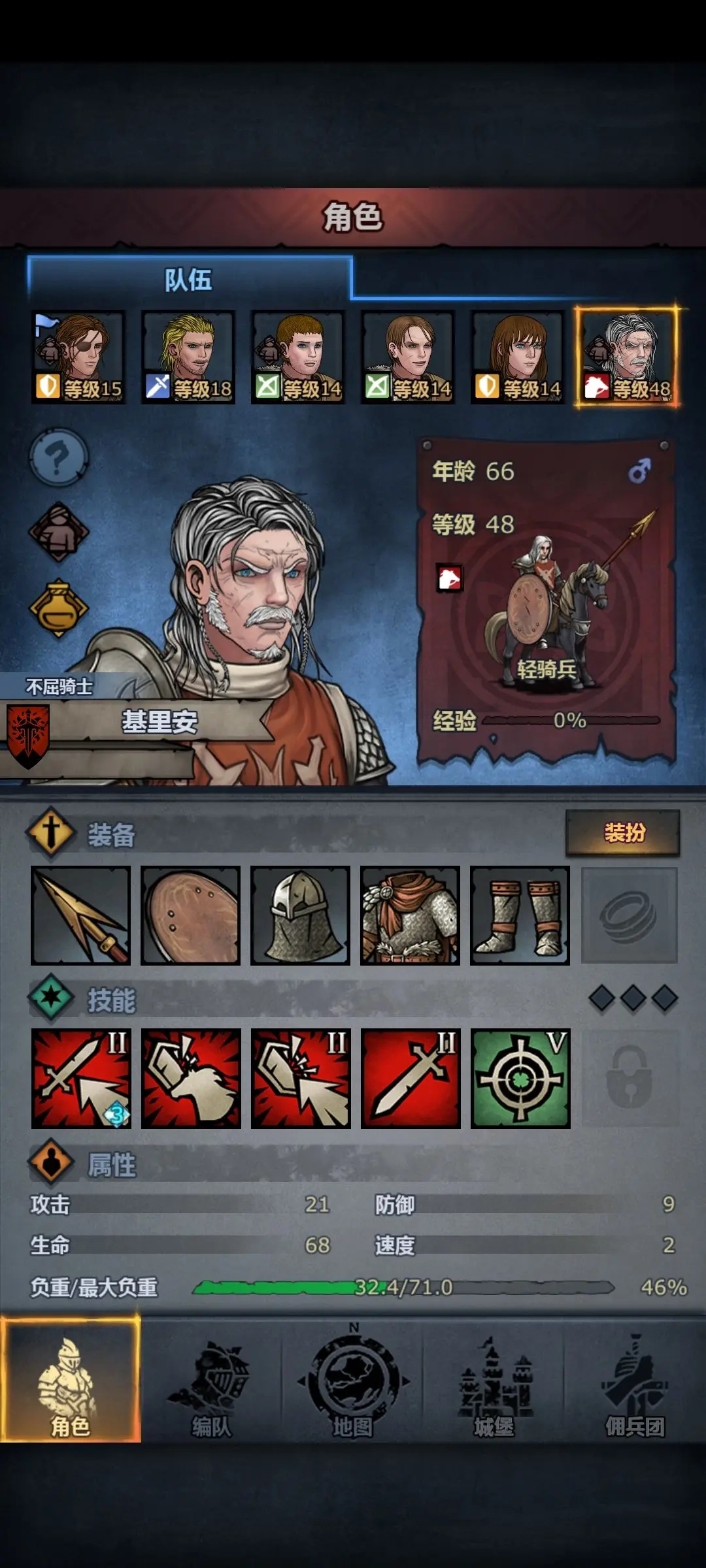Choose the blonde level 18 hero portrait
This screenshot has height=1568, width=706.
point(188,357)
